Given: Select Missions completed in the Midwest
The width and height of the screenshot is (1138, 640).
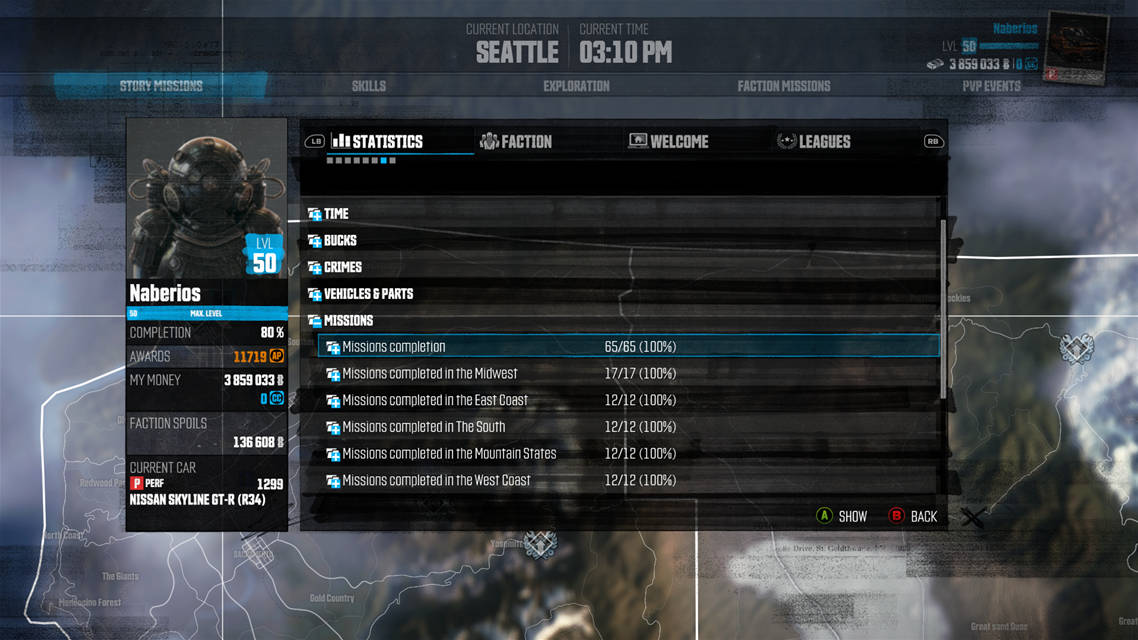Looking at the screenshot, I should click(x=430, y=374).
